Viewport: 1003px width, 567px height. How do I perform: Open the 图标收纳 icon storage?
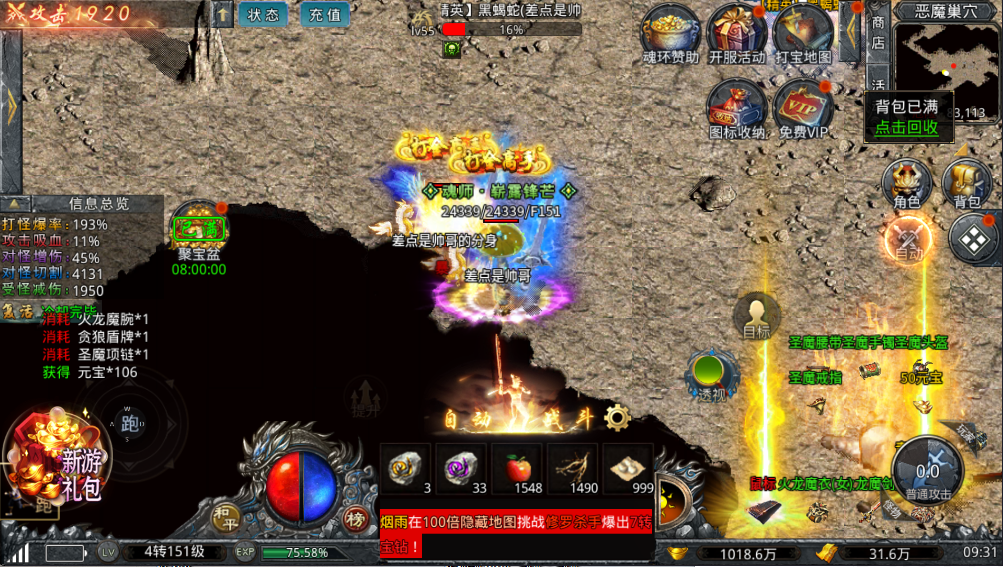tap(737, 105)
